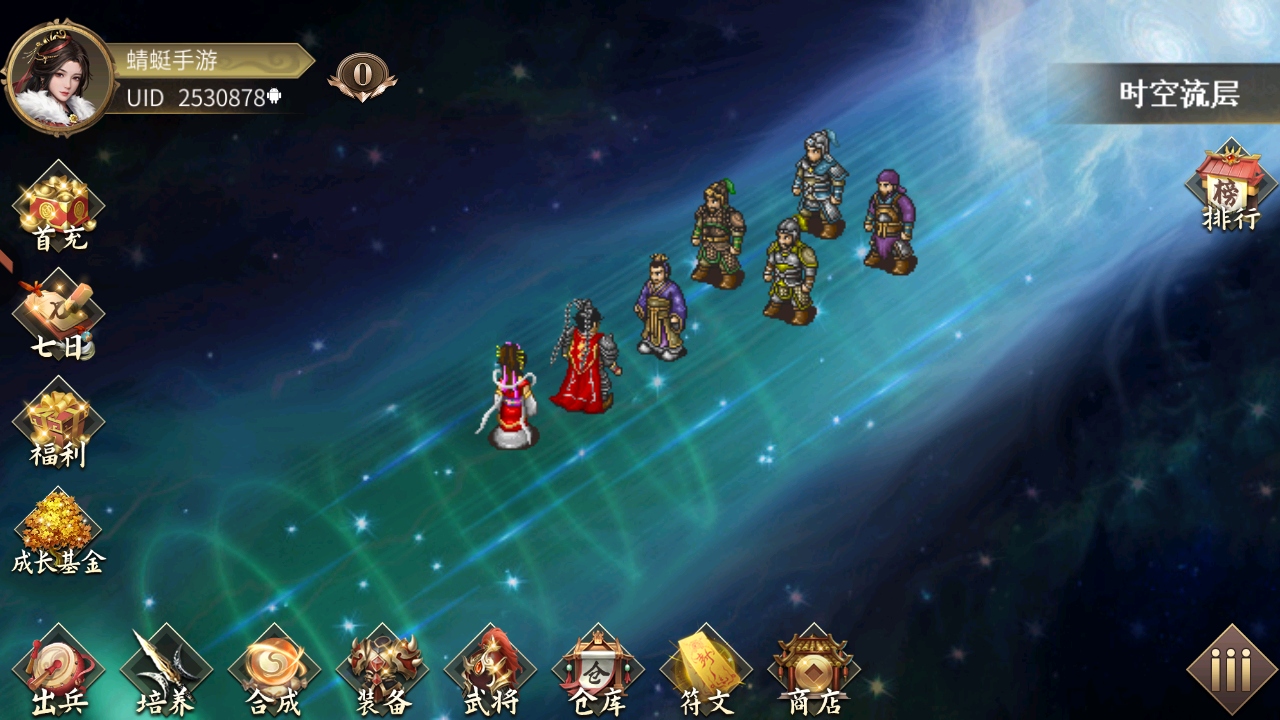Open the 合成 synthesis menu
Screen dimensions: 1280x720
point(274,672)
